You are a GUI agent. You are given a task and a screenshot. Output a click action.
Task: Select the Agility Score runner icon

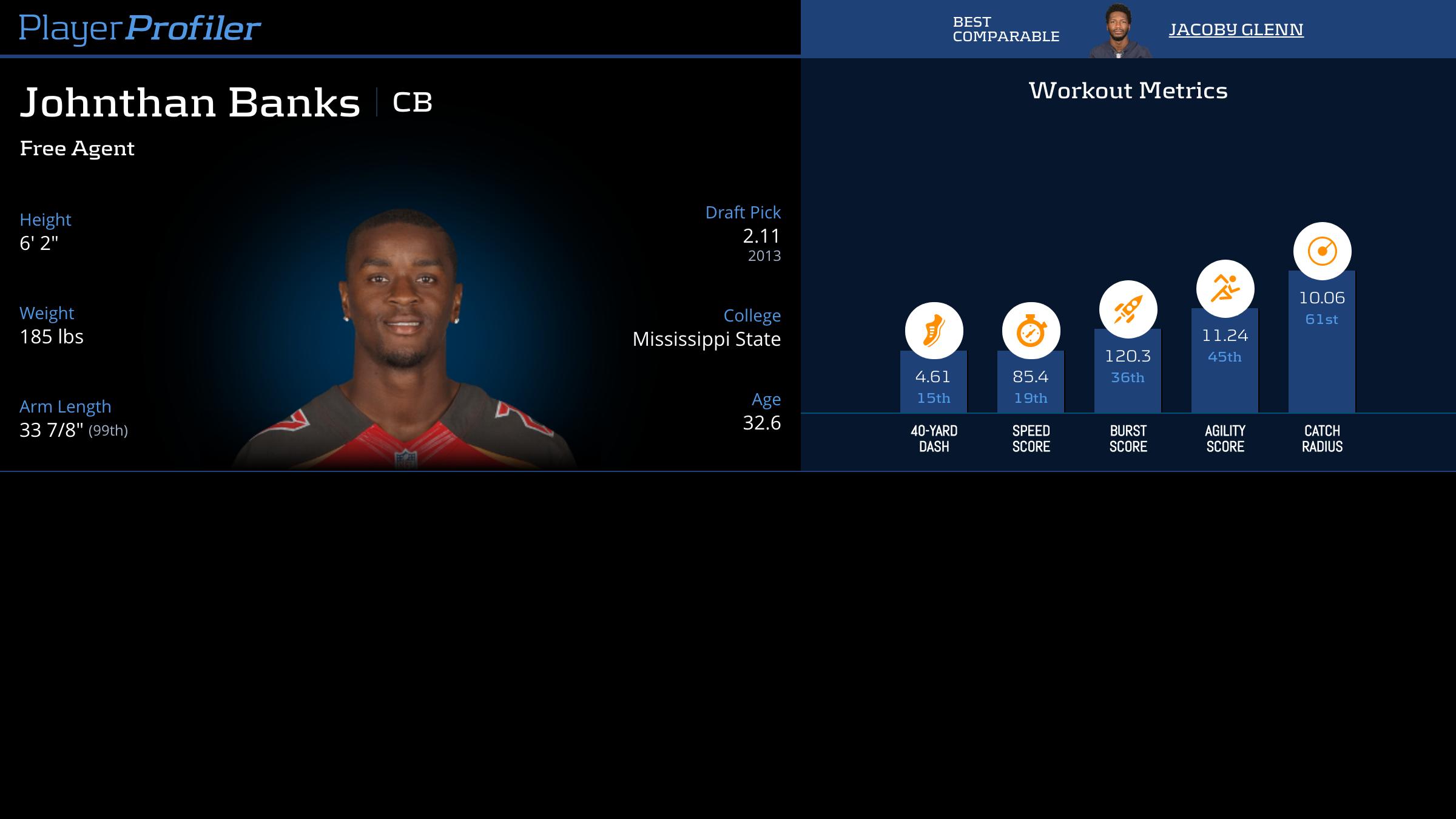tap(1225, 289)
